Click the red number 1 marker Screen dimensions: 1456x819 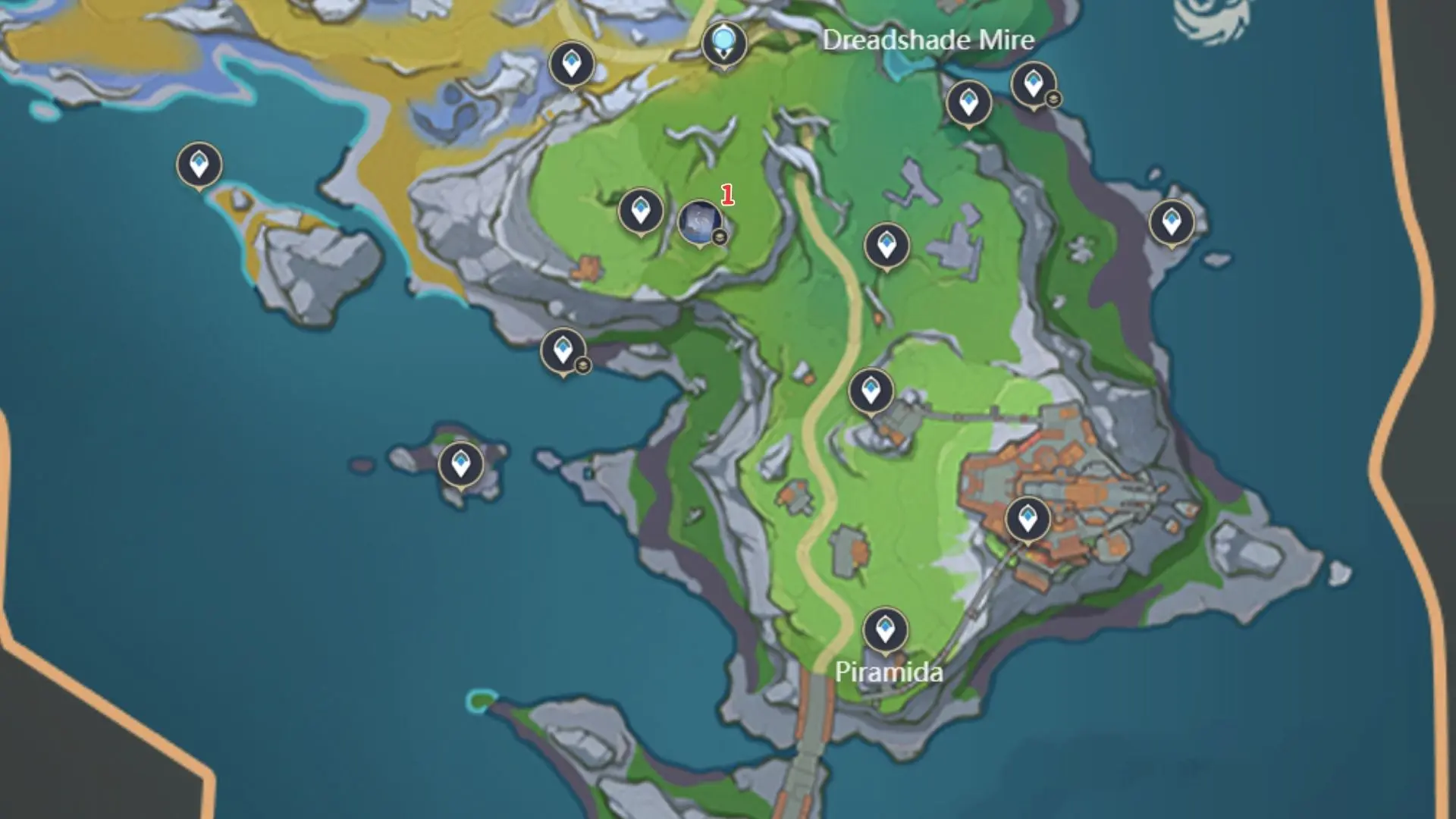(727, 195)
